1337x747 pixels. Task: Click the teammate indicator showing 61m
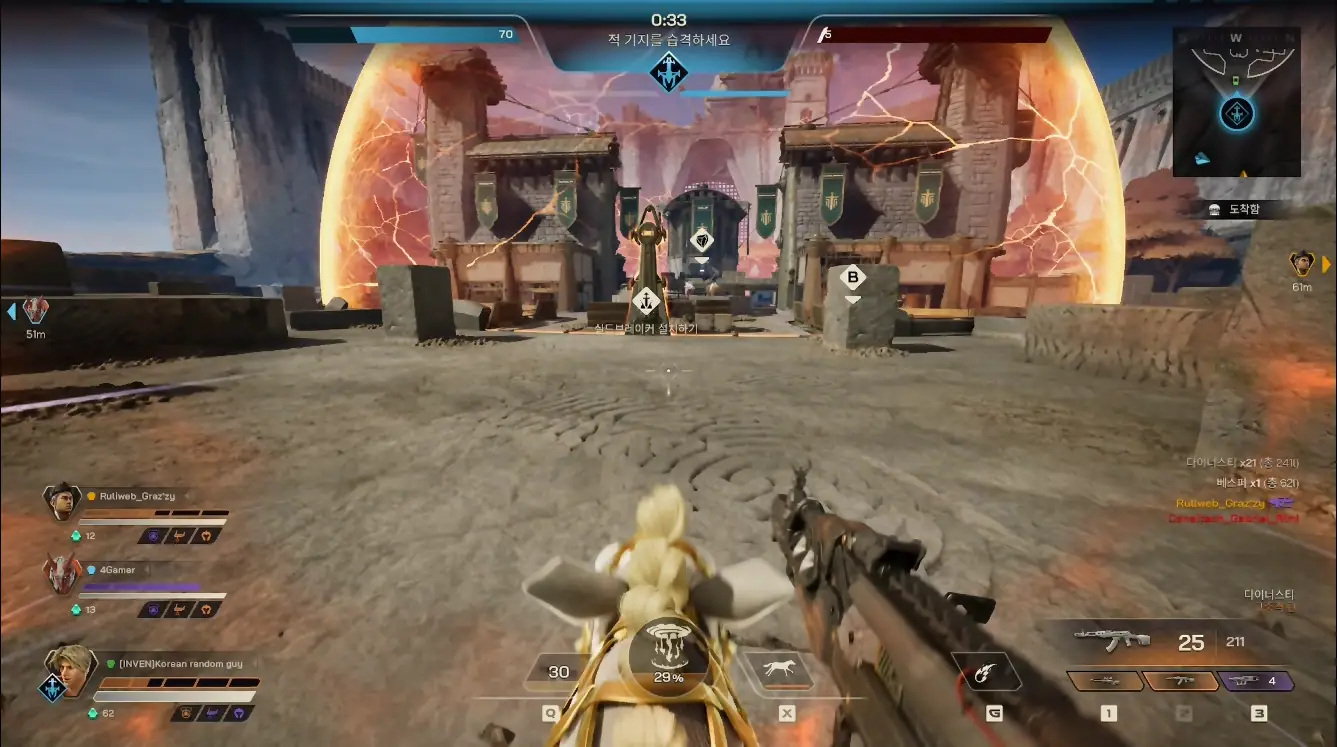point(1301,264)
